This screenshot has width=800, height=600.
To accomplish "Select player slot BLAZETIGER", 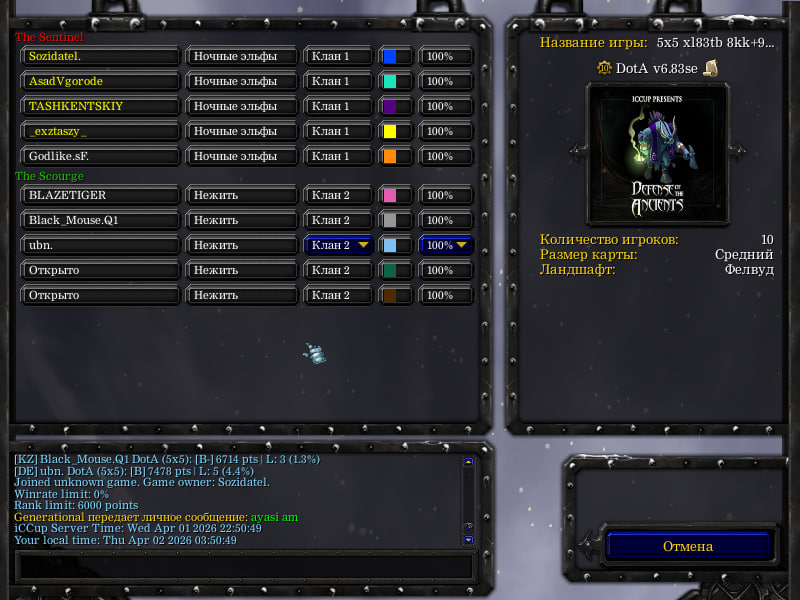I will coord(100,195).
